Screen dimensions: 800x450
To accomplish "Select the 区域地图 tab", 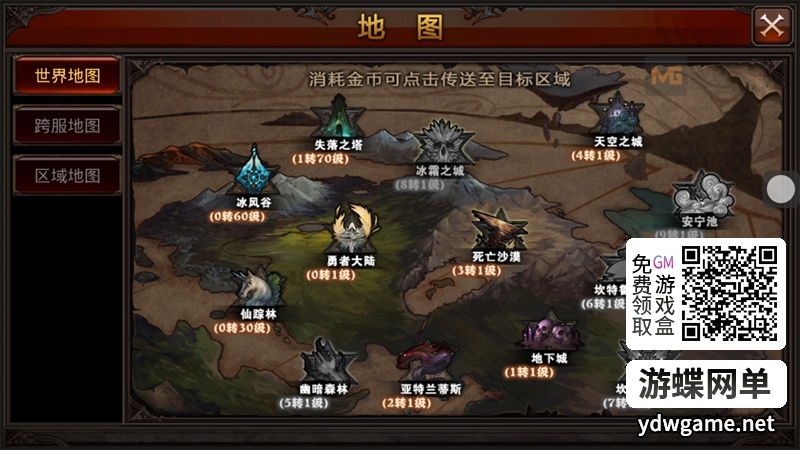I will (x=67, y=176).
